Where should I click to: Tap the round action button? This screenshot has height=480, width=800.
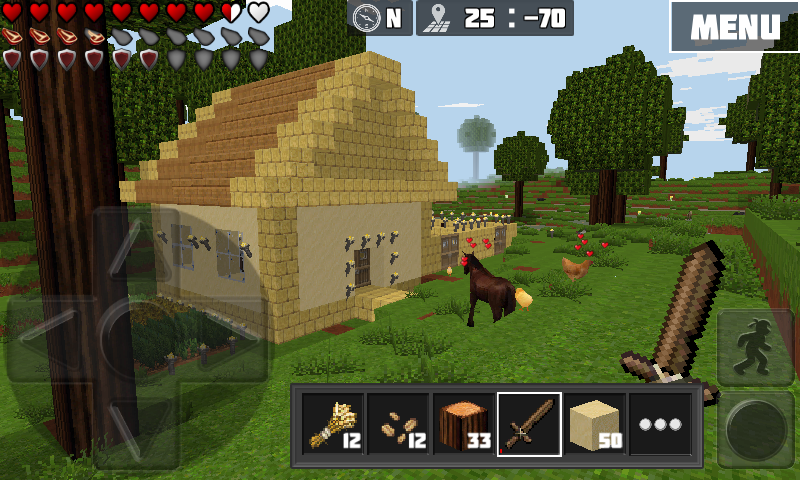757,430
